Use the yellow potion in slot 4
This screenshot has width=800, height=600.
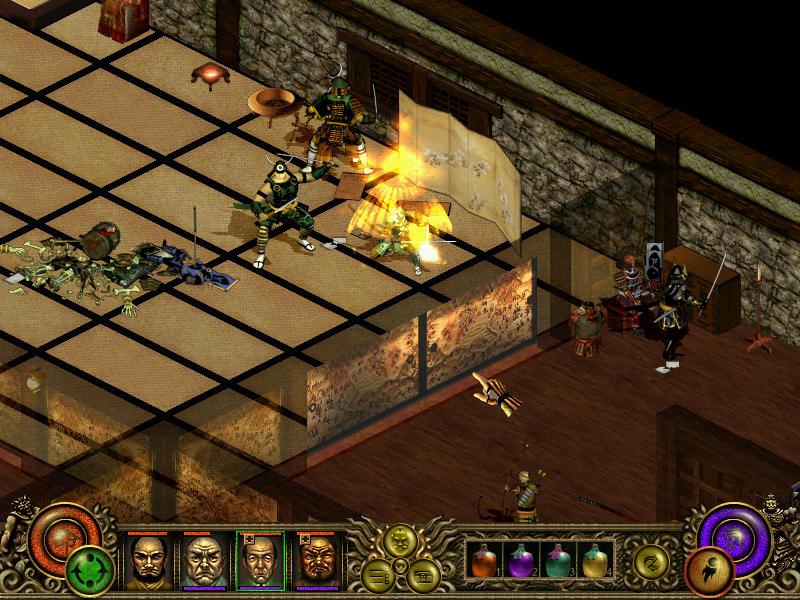pyautogui.click(x=594, y=561)
